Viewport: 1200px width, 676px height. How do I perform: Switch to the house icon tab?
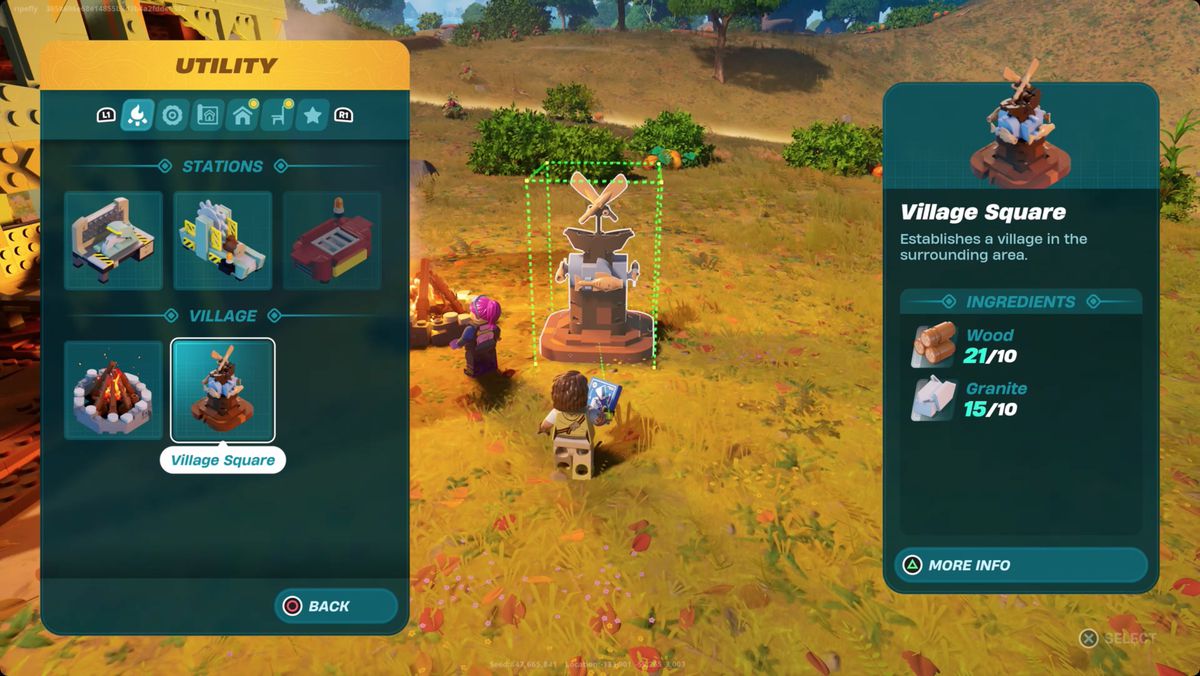pyautogui.click(x=242, y=116)
